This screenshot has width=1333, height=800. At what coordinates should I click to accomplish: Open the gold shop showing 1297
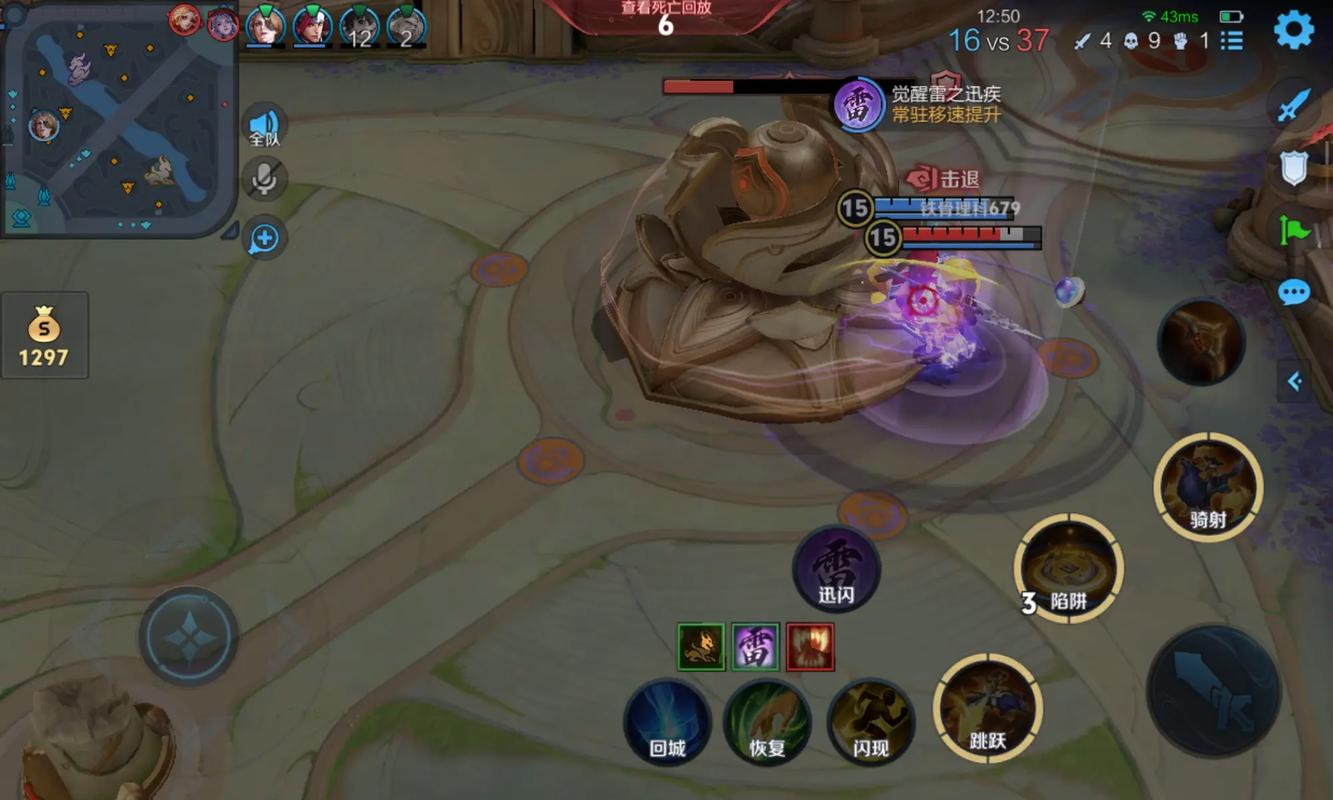(44, 335)
